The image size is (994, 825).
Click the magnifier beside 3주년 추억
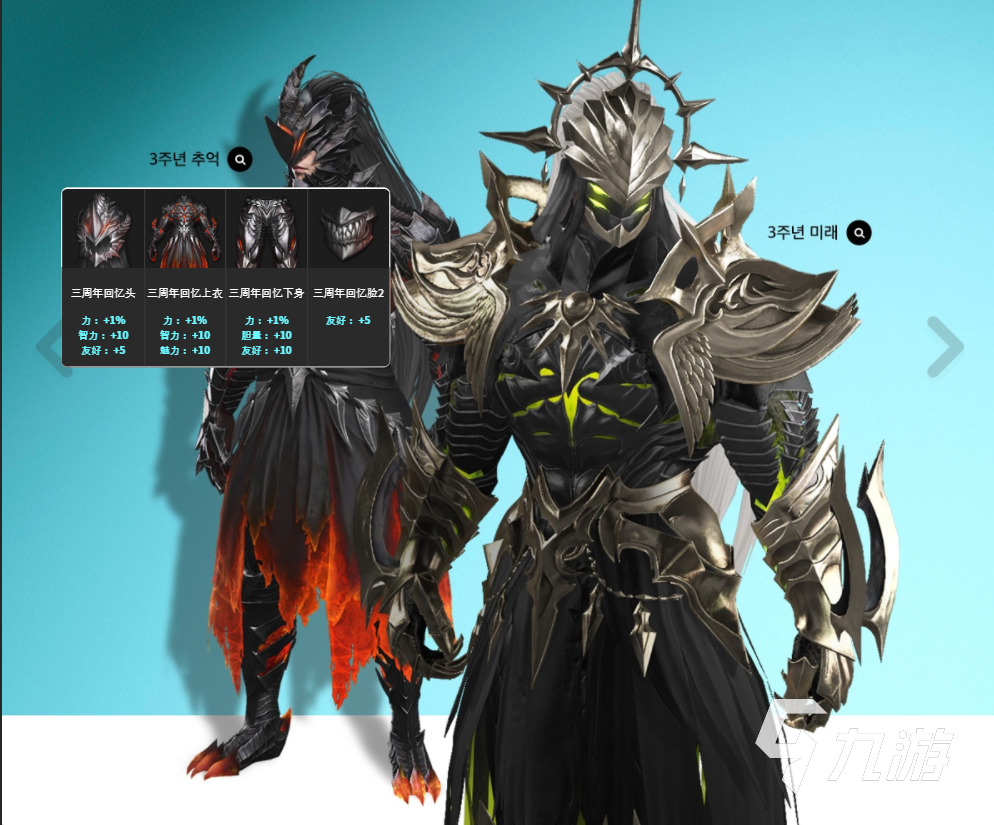[240, 159]
